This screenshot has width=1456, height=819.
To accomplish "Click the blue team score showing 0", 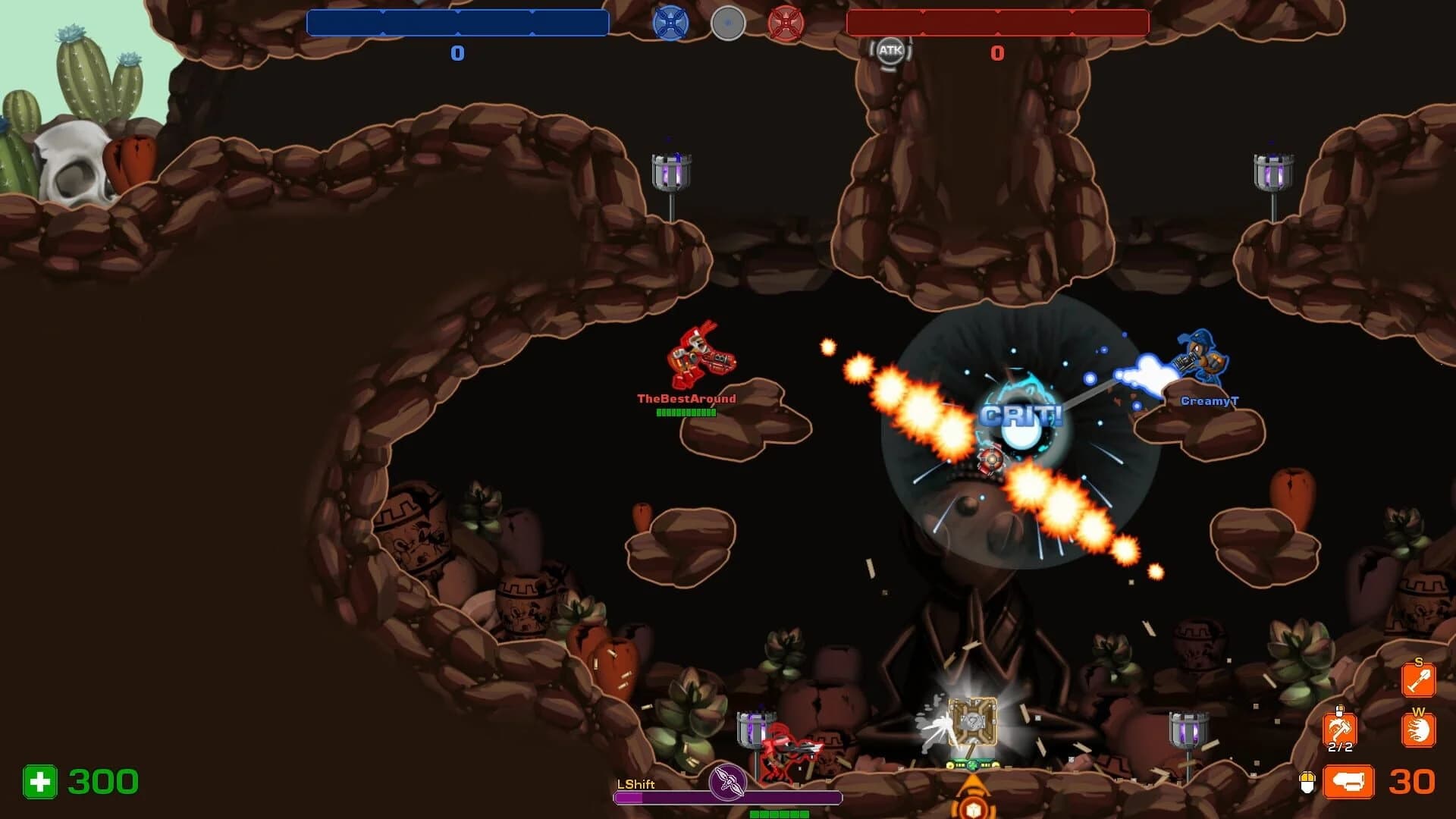I will click(x=457, y=53).
